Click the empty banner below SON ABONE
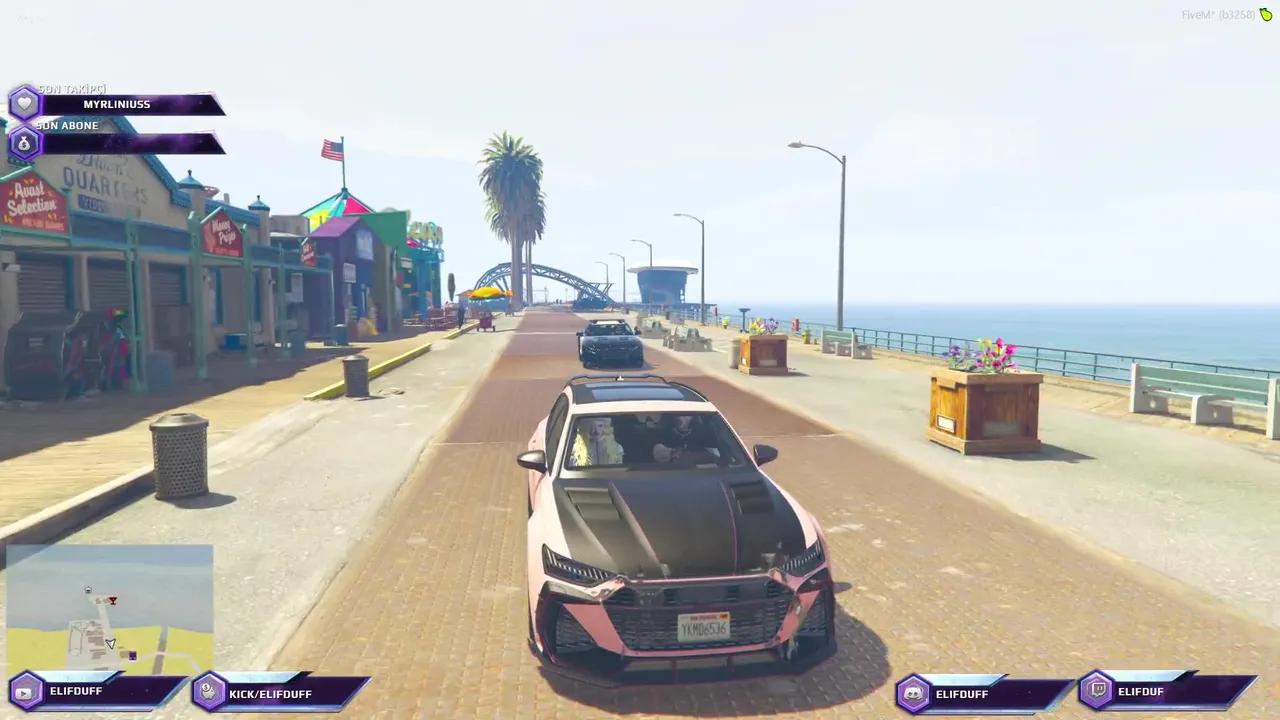Screen dimensions: 1280x720 [130, 142]
